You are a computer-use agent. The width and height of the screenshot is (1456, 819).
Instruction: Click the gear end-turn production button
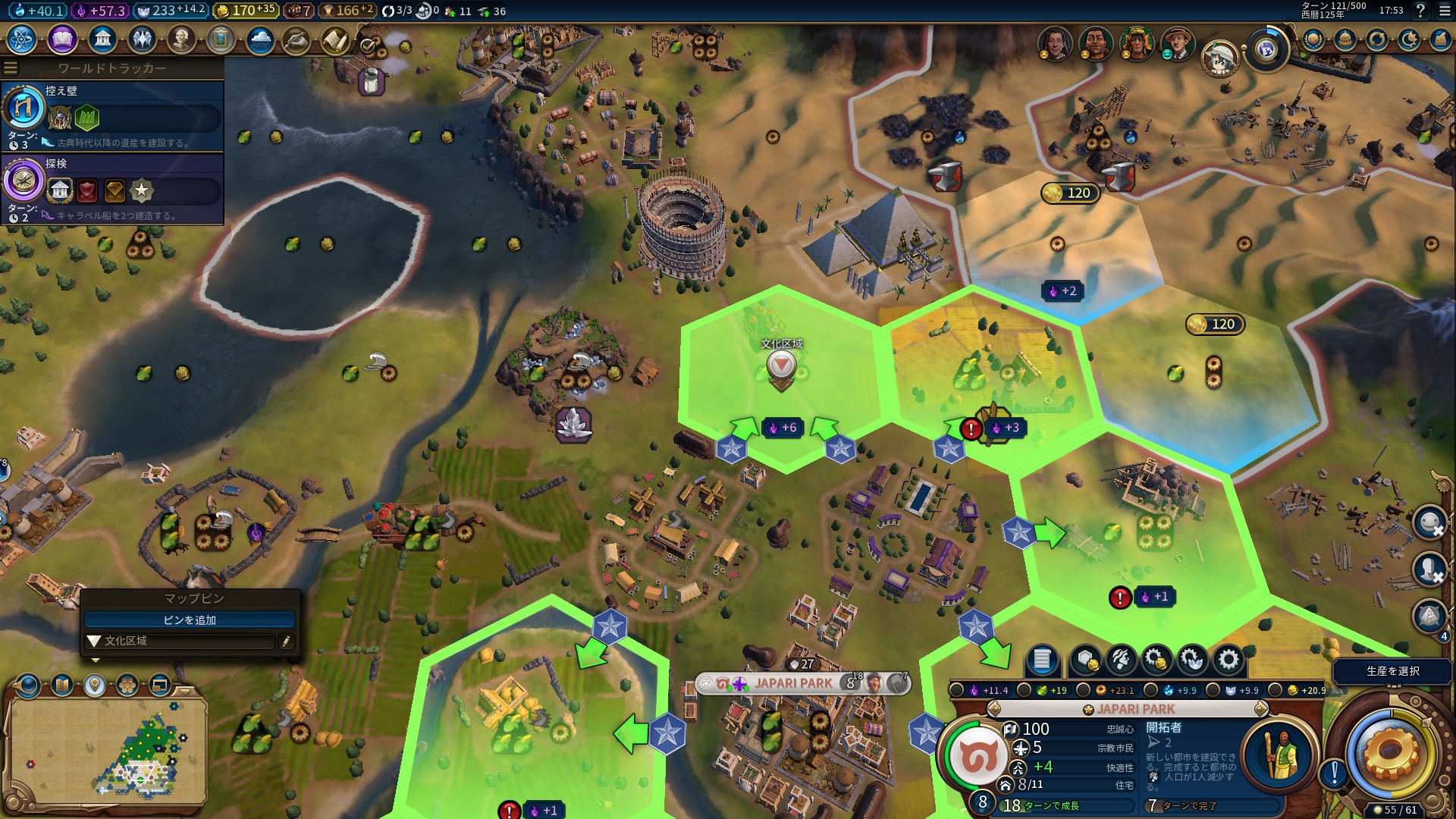(x=1389, y=752)
